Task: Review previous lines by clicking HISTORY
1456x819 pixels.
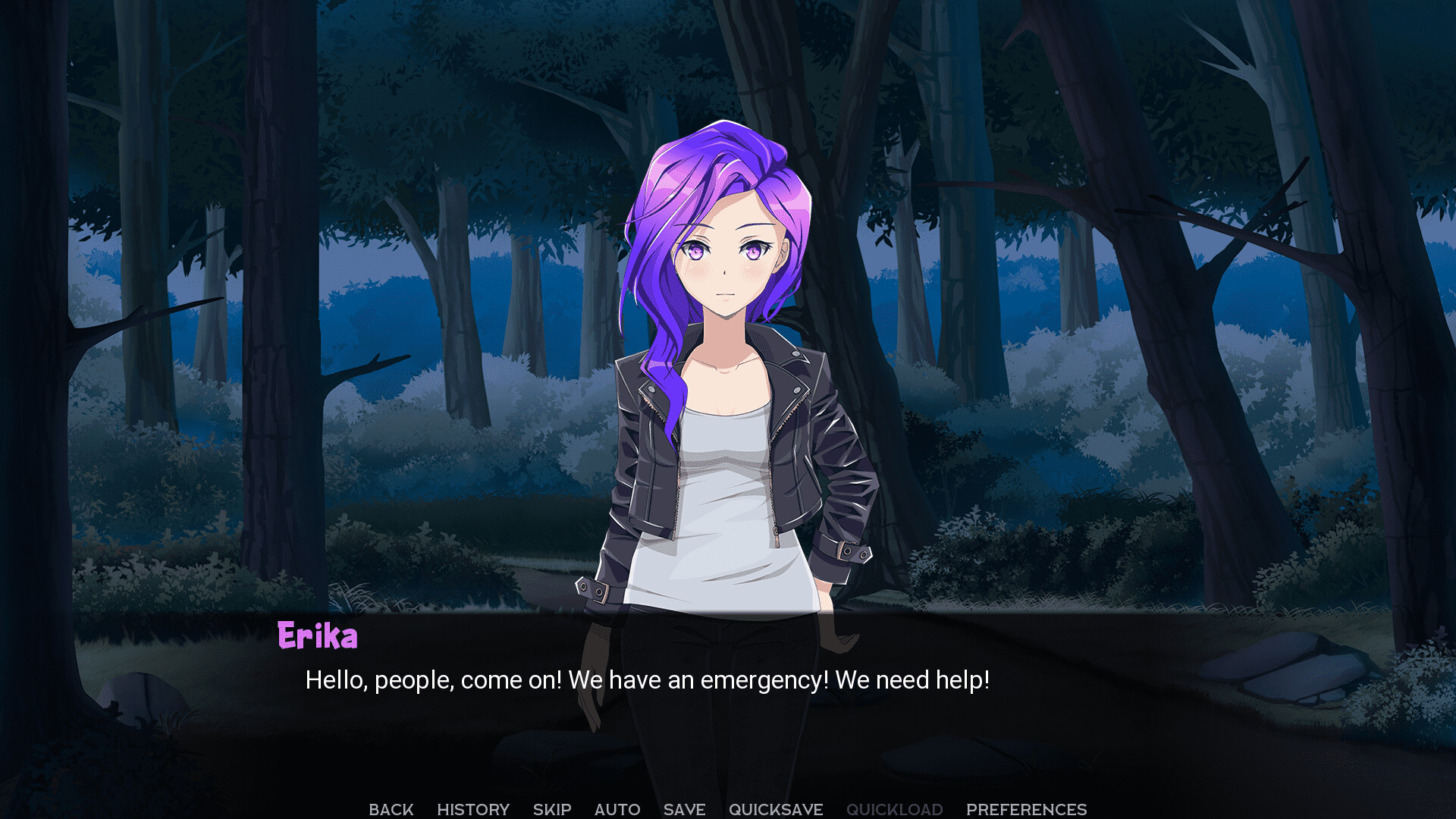Action: [x=472, y=808]
